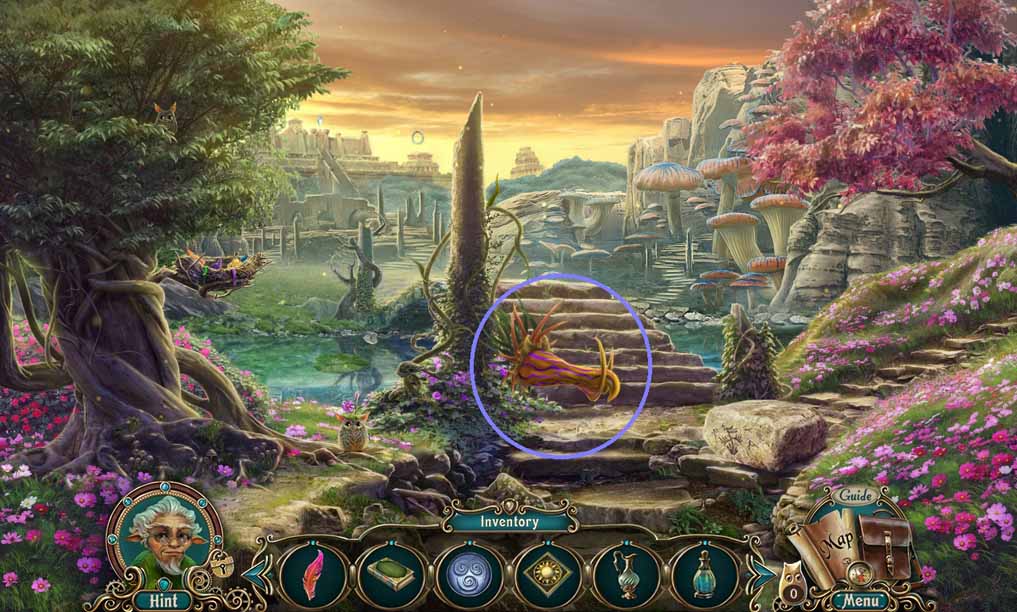Toggle the Inventory panel label
This screenshot has width=1017, height=612.
[x=509, y=521]
